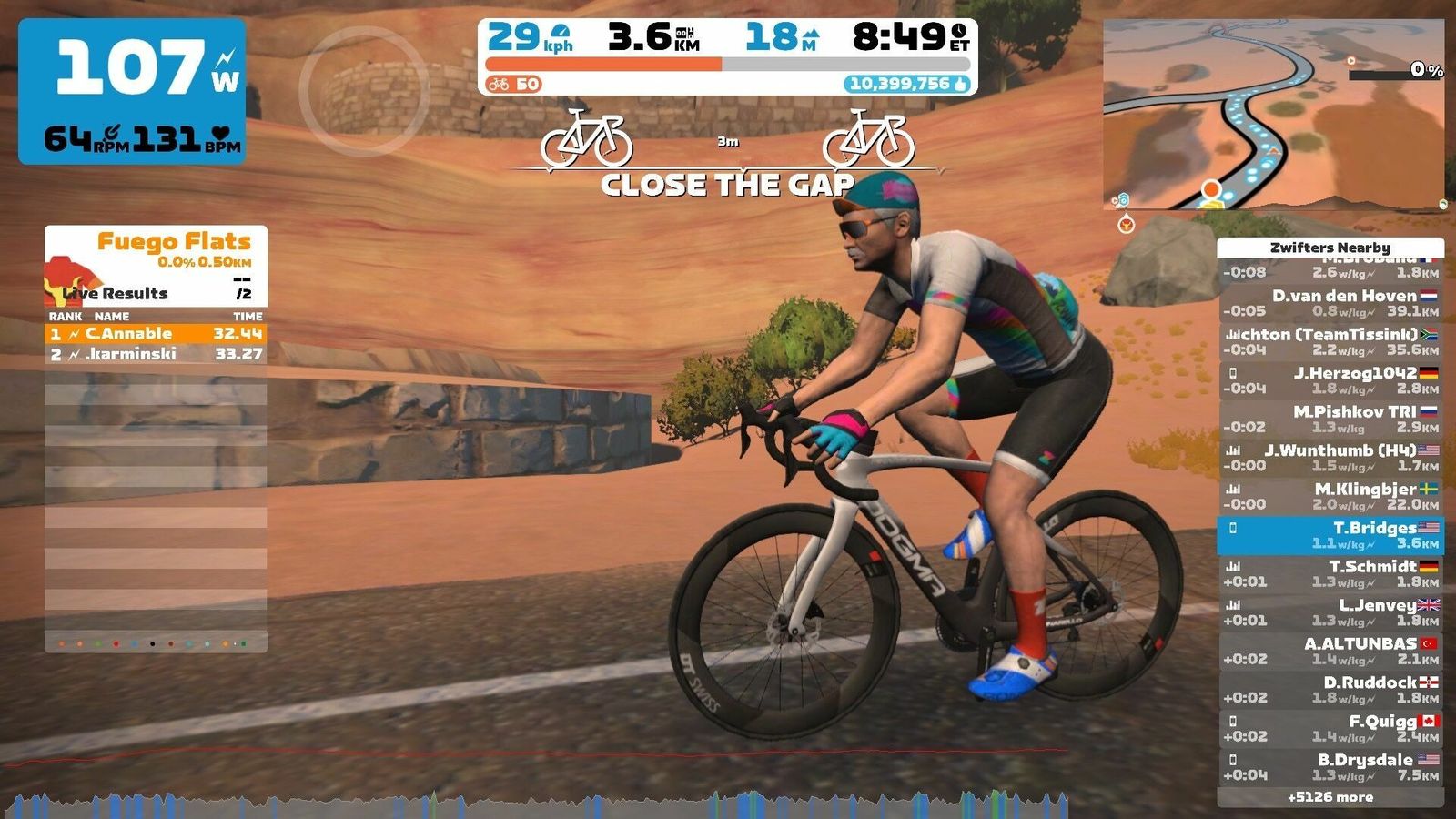
Task: Choose F.Quigg from the nearby riders
Action: pos(1330,729)
